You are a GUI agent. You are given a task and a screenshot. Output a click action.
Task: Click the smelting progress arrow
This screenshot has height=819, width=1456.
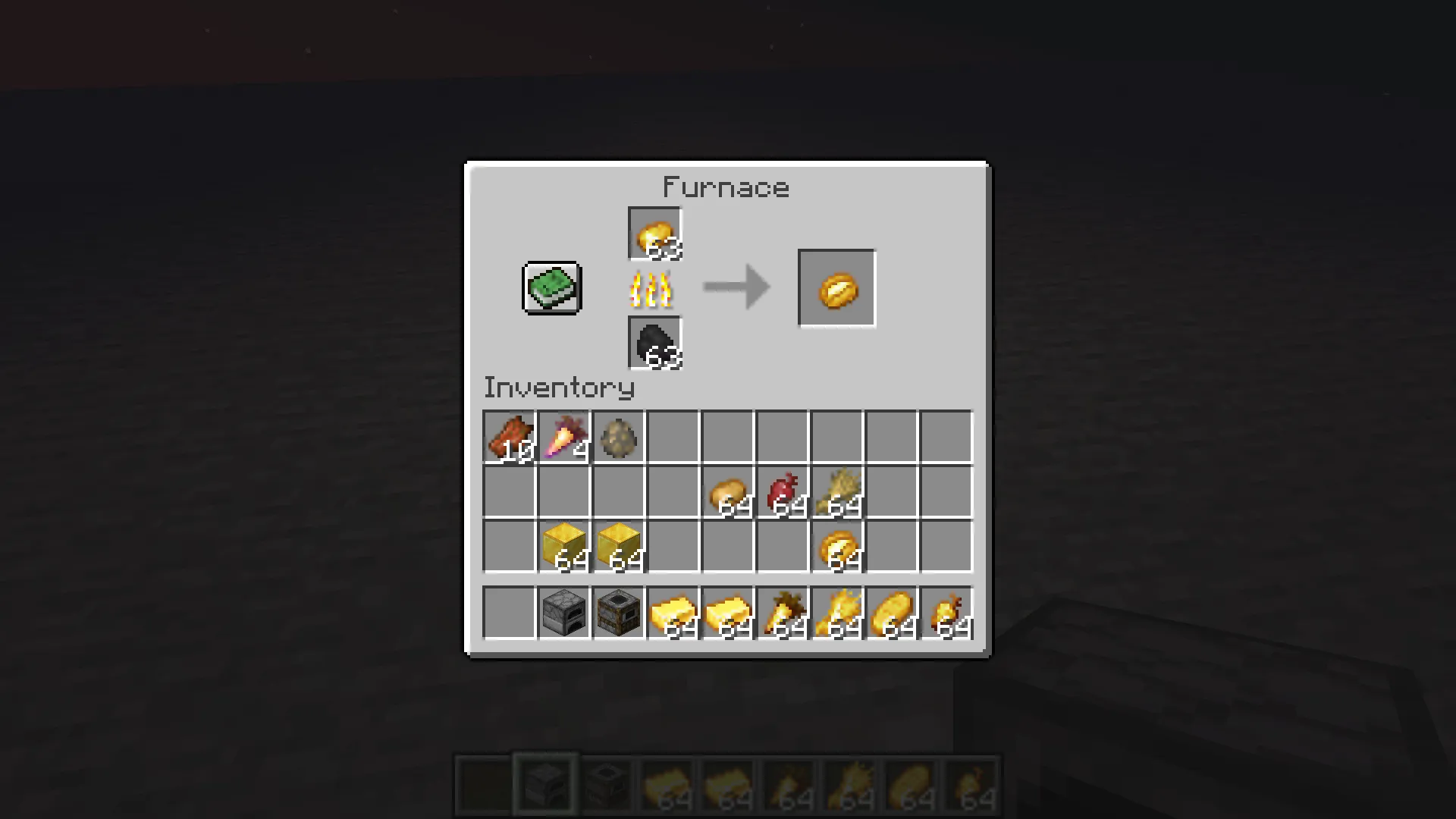734,287
